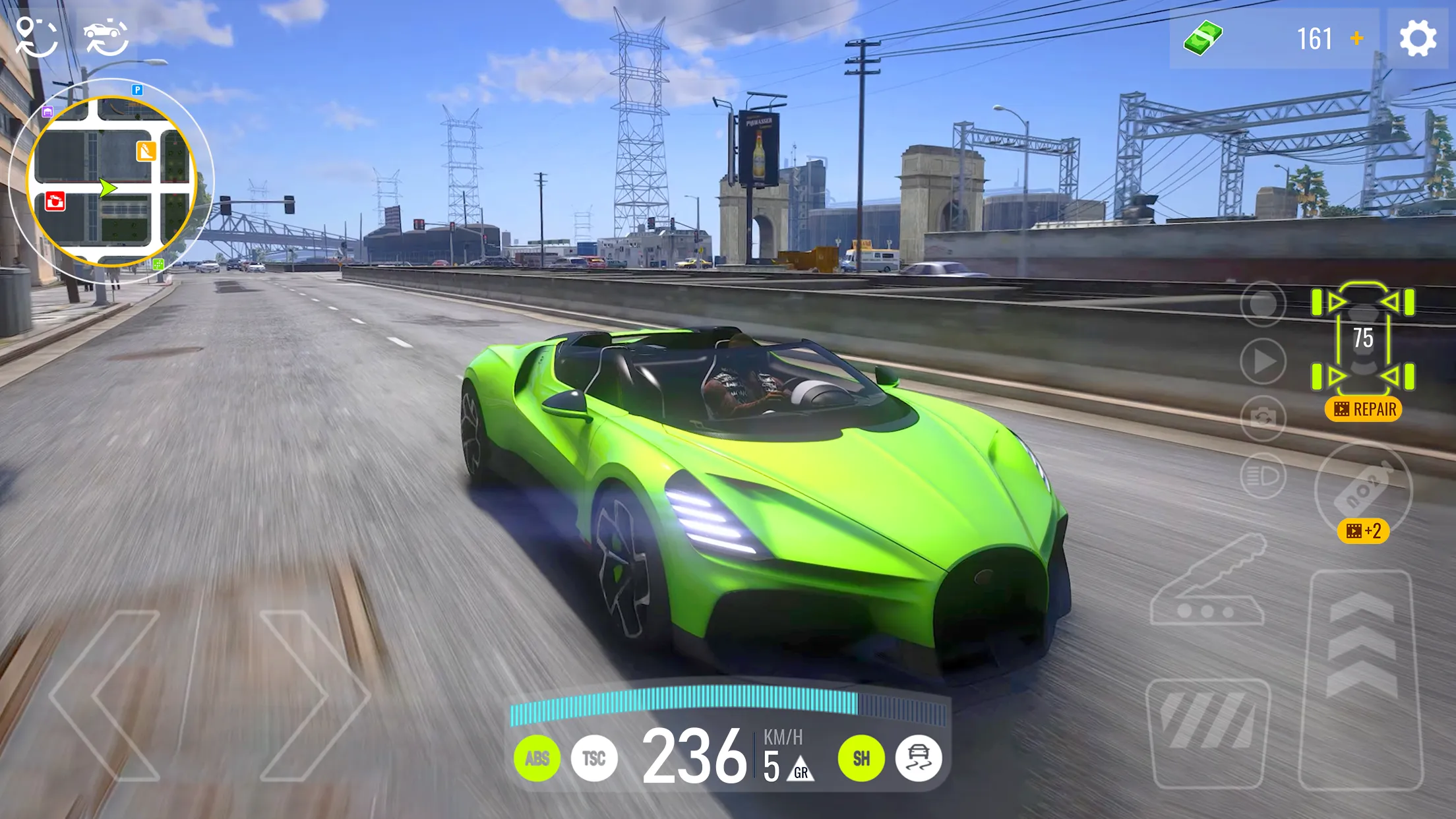The height and width of the screenshot is (819, 1456).
Task: Tap the cash reward film reel icon
Action: click(1362, 409)
